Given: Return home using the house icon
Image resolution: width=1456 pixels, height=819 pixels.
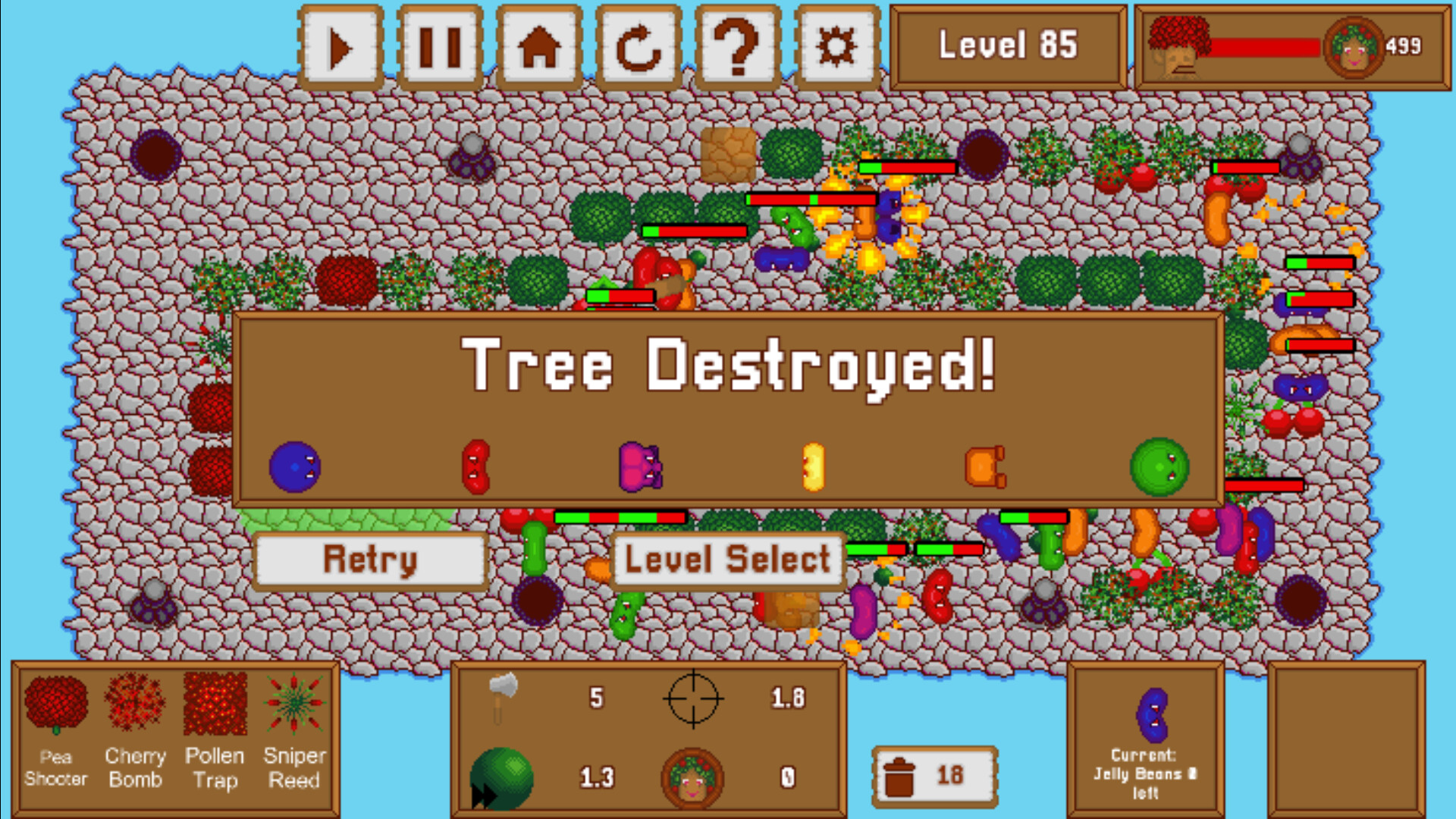Looking at the screenshot, I should pyautogui.click(x=538, y=47).
